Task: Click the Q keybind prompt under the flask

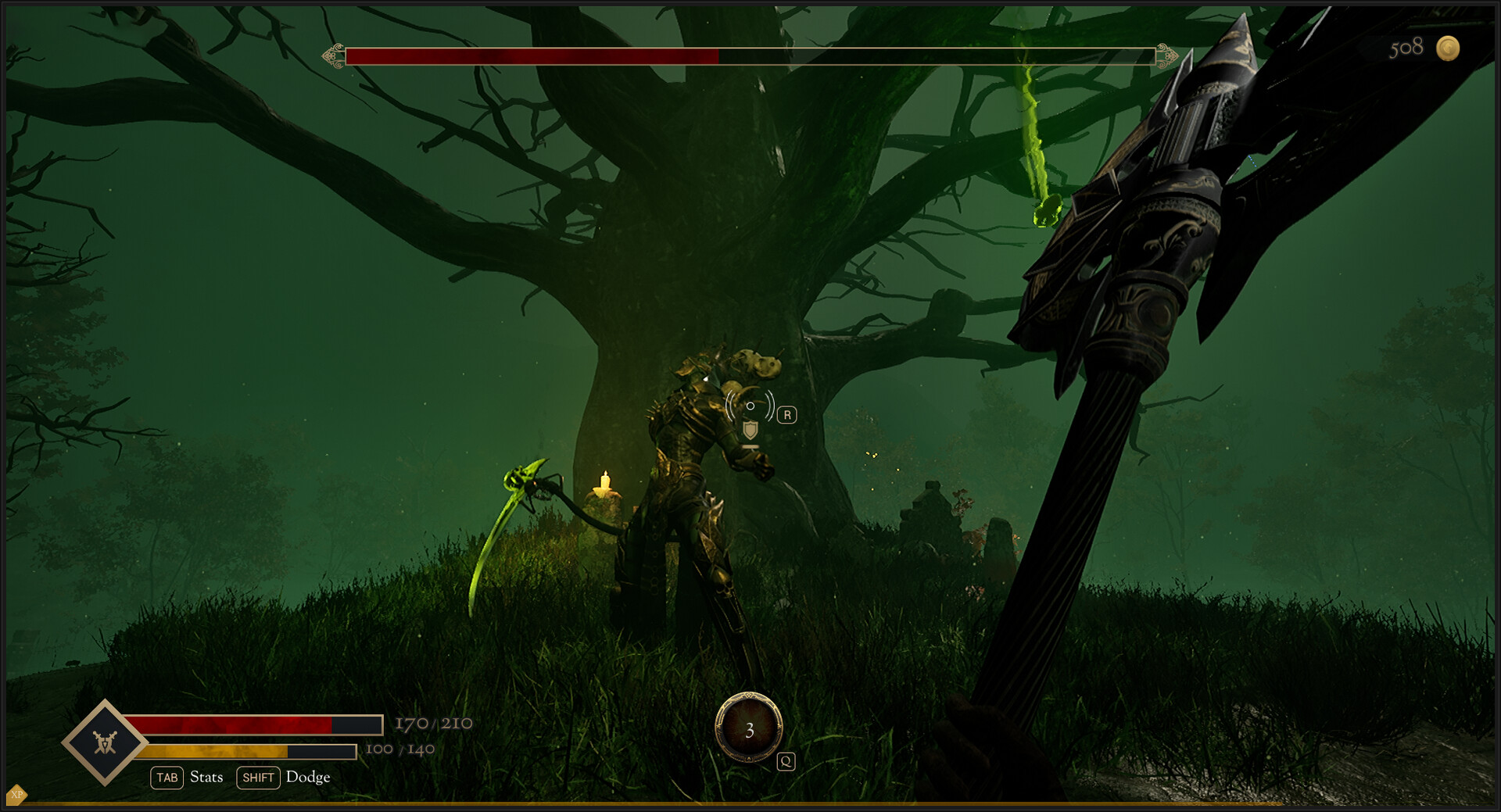Action: tap(785, 761)
